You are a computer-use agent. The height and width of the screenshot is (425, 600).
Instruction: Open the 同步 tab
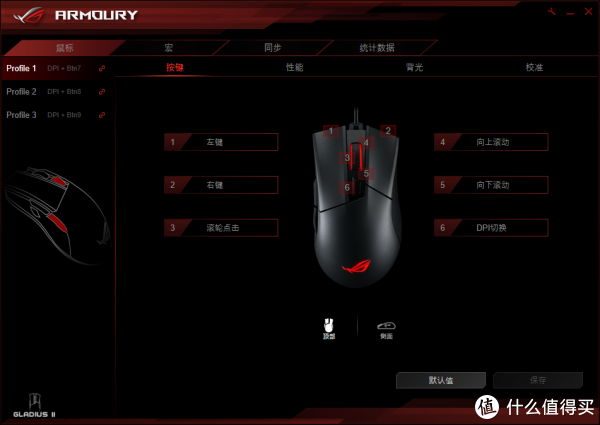272,47
